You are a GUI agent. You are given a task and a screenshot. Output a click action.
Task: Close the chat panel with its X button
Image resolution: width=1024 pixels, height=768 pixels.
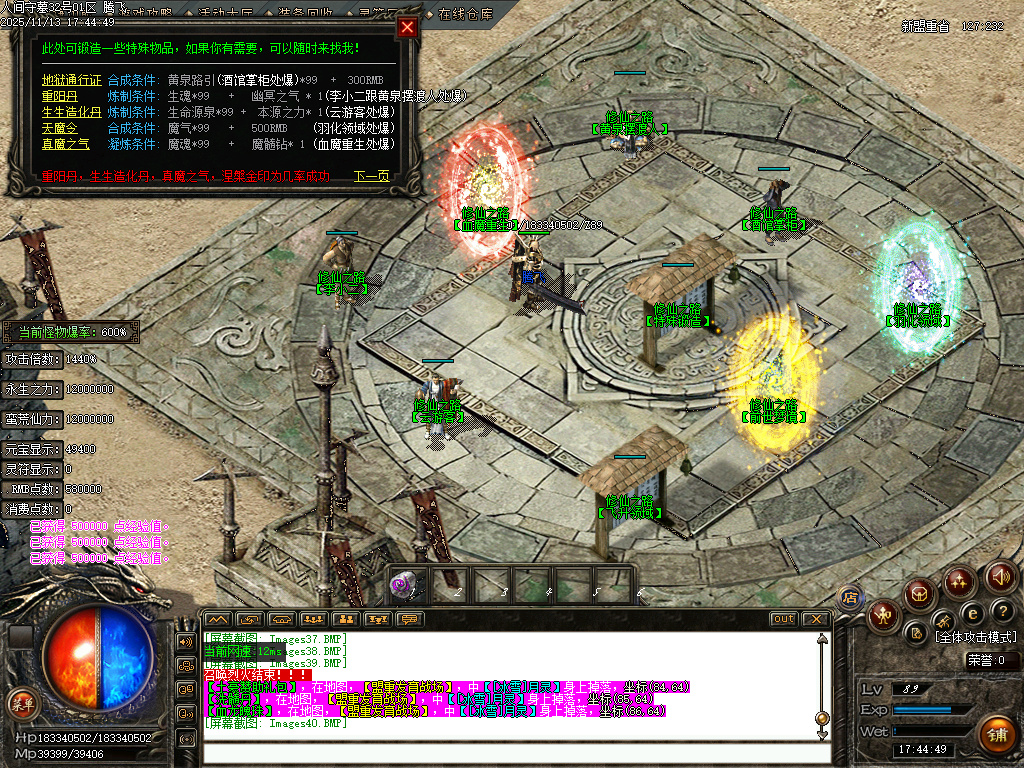[815, 619]
